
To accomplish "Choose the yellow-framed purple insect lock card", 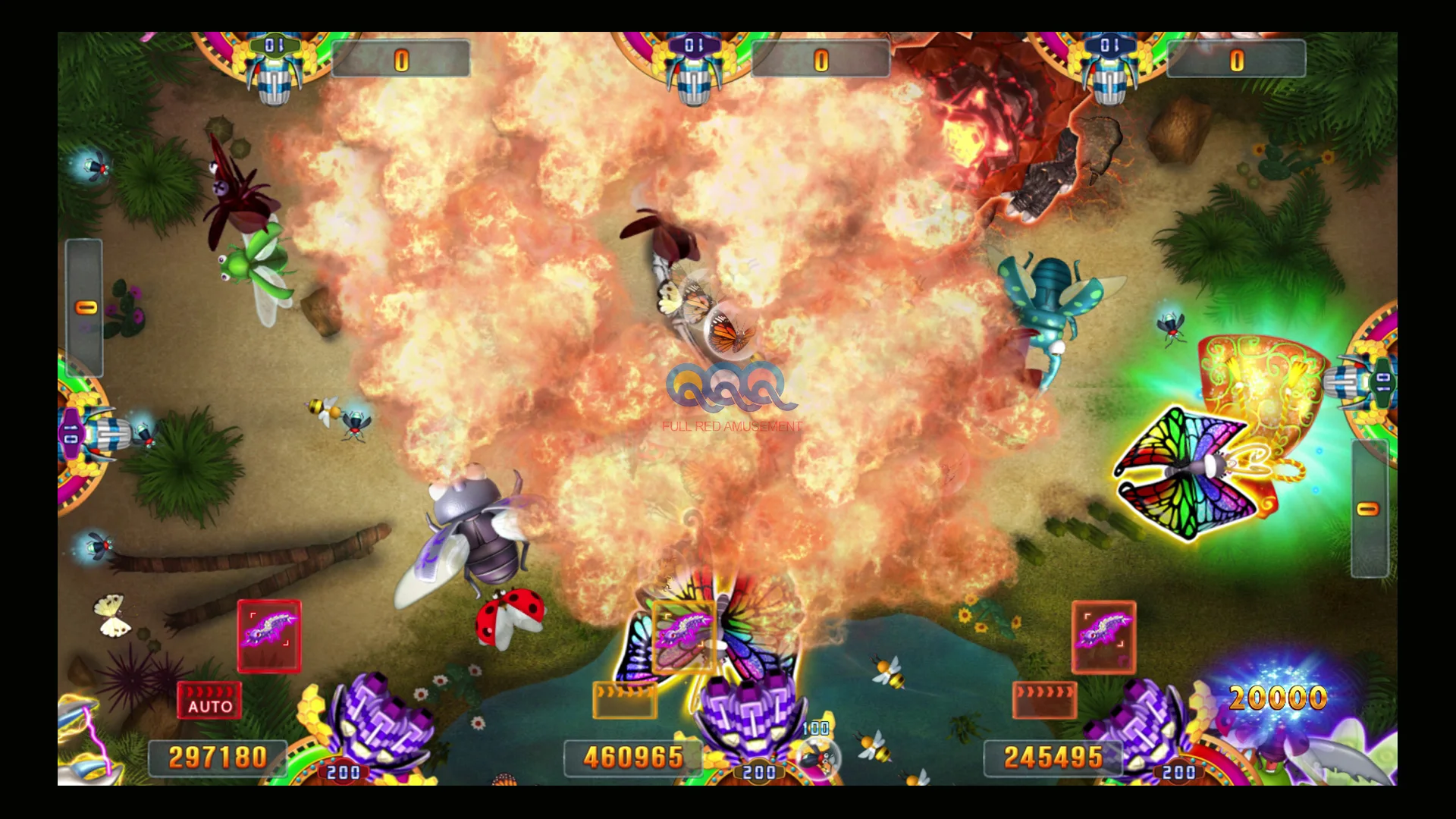I will [683, 636].
